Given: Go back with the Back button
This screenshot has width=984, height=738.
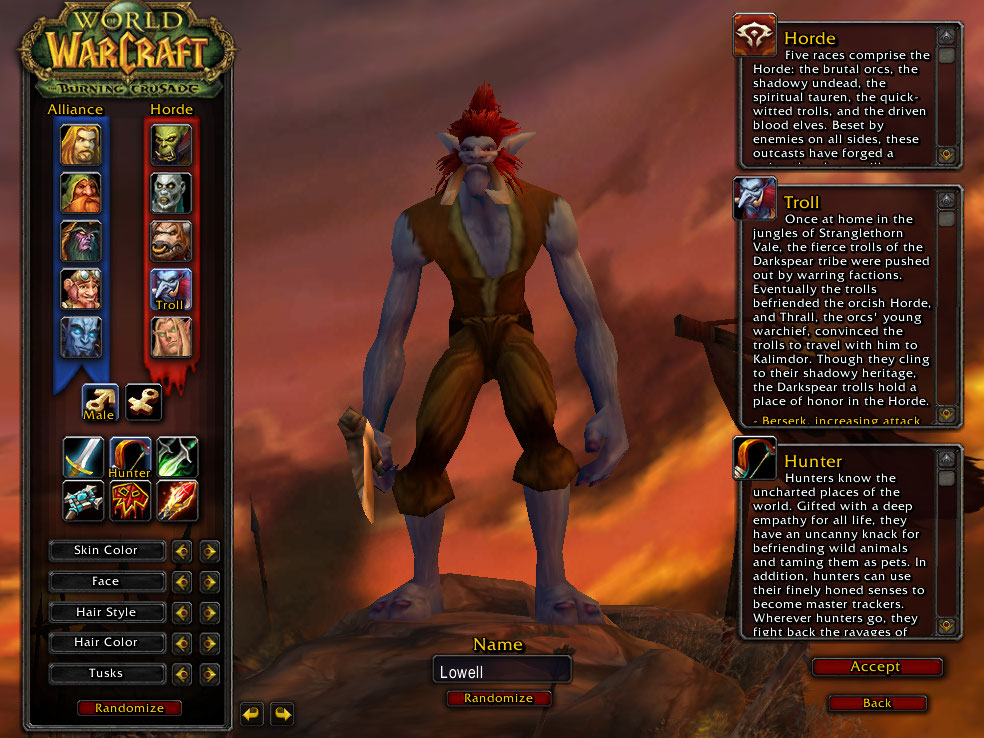Looking at the screenshot, I should 876,703.
